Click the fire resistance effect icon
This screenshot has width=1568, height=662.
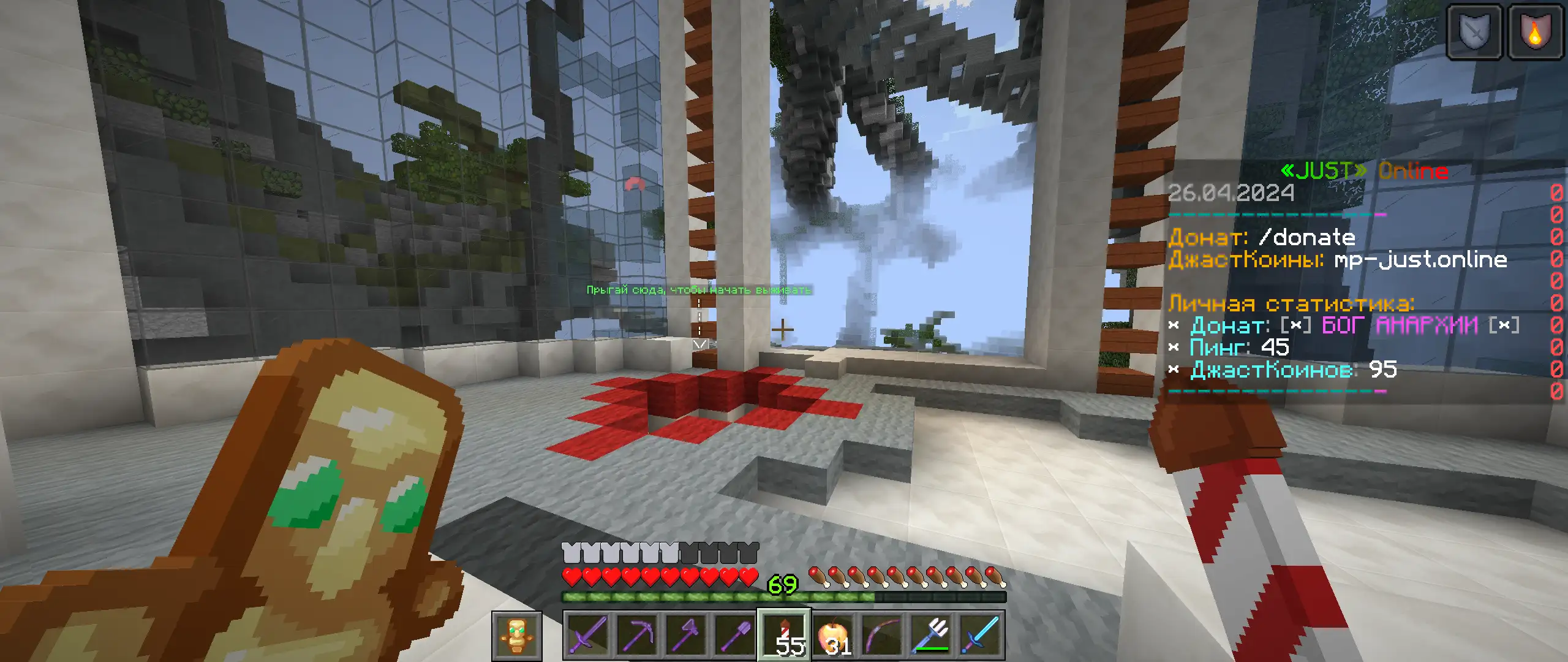(1534, 32)
